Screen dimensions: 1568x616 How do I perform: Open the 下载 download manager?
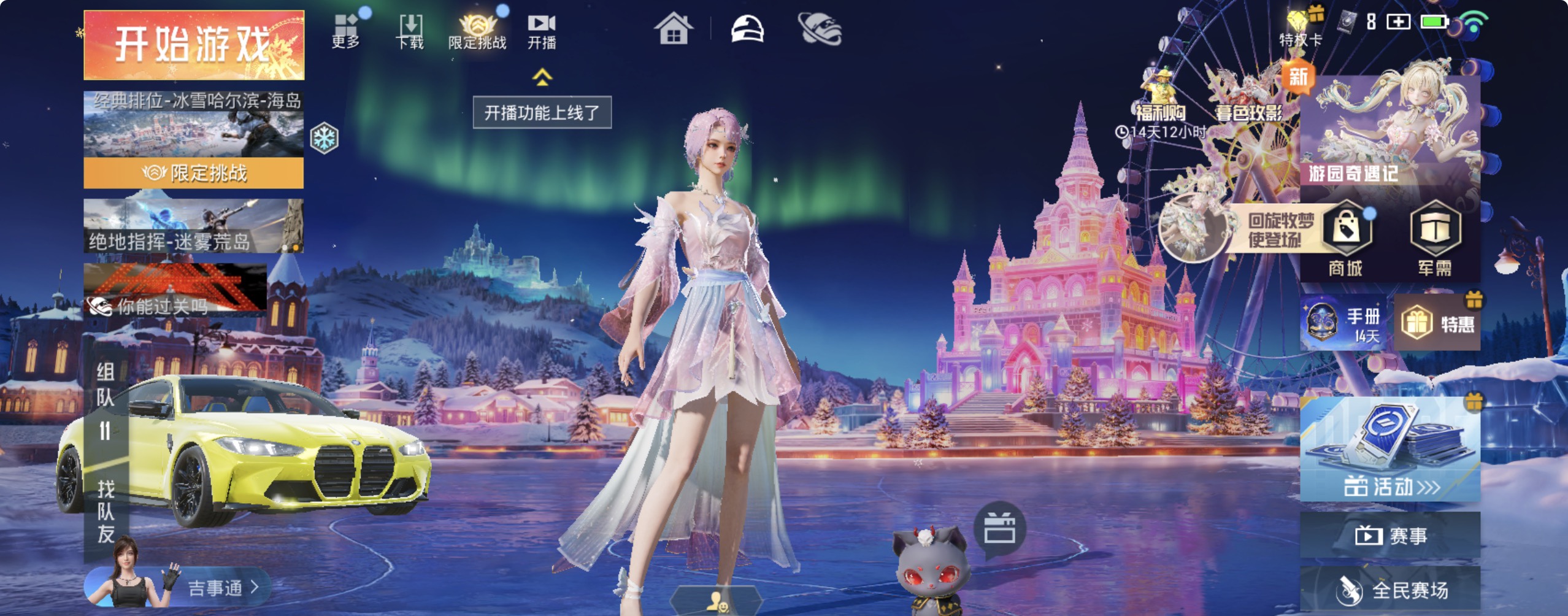click(x=410, y=31)
